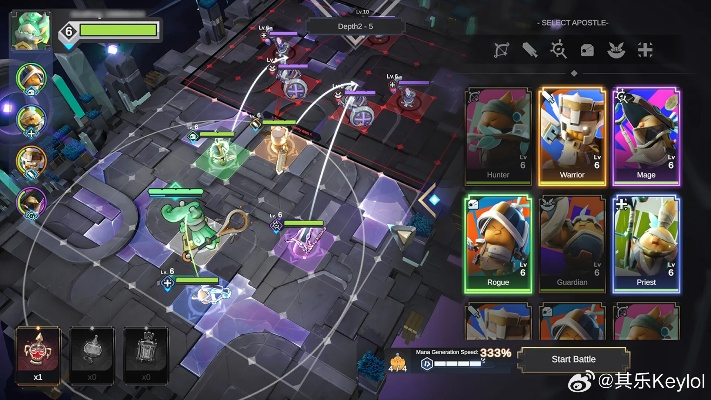Viewport: 711px width, 400px height.
Task: Select the Hunter apostle card
Action: pyautogui.click(x=499, y=135)
